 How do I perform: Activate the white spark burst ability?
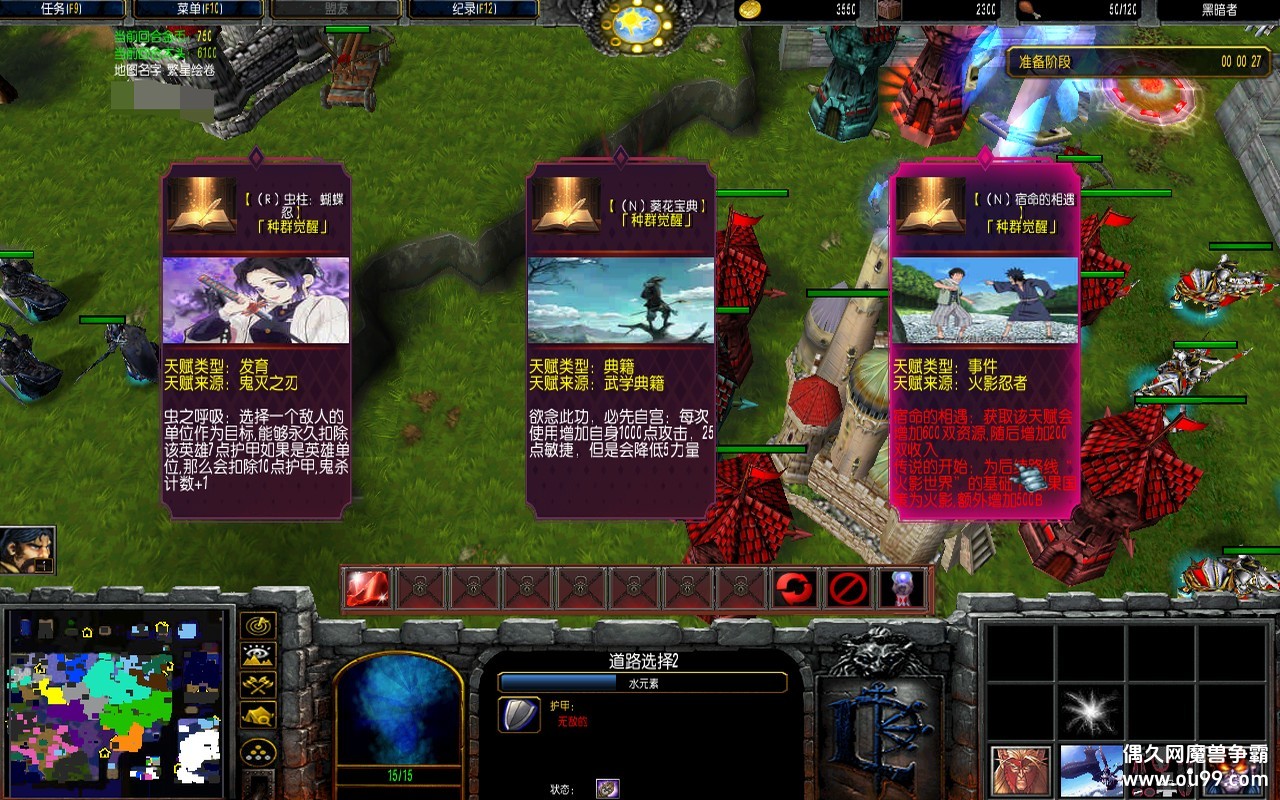[1090, 712]
